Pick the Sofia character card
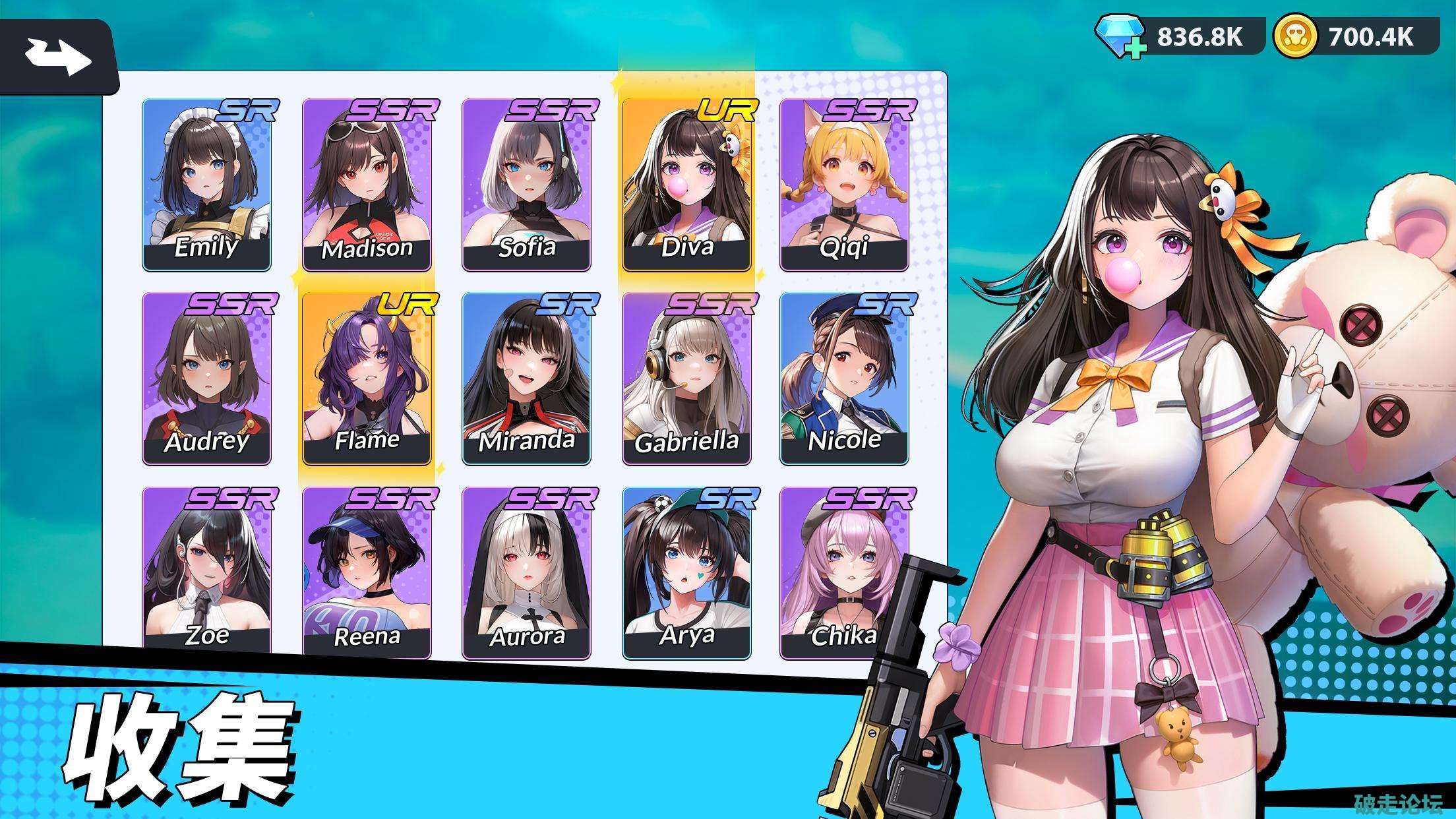The width and height of the screenshot is (1456, 819). click(x=526, y=185)
